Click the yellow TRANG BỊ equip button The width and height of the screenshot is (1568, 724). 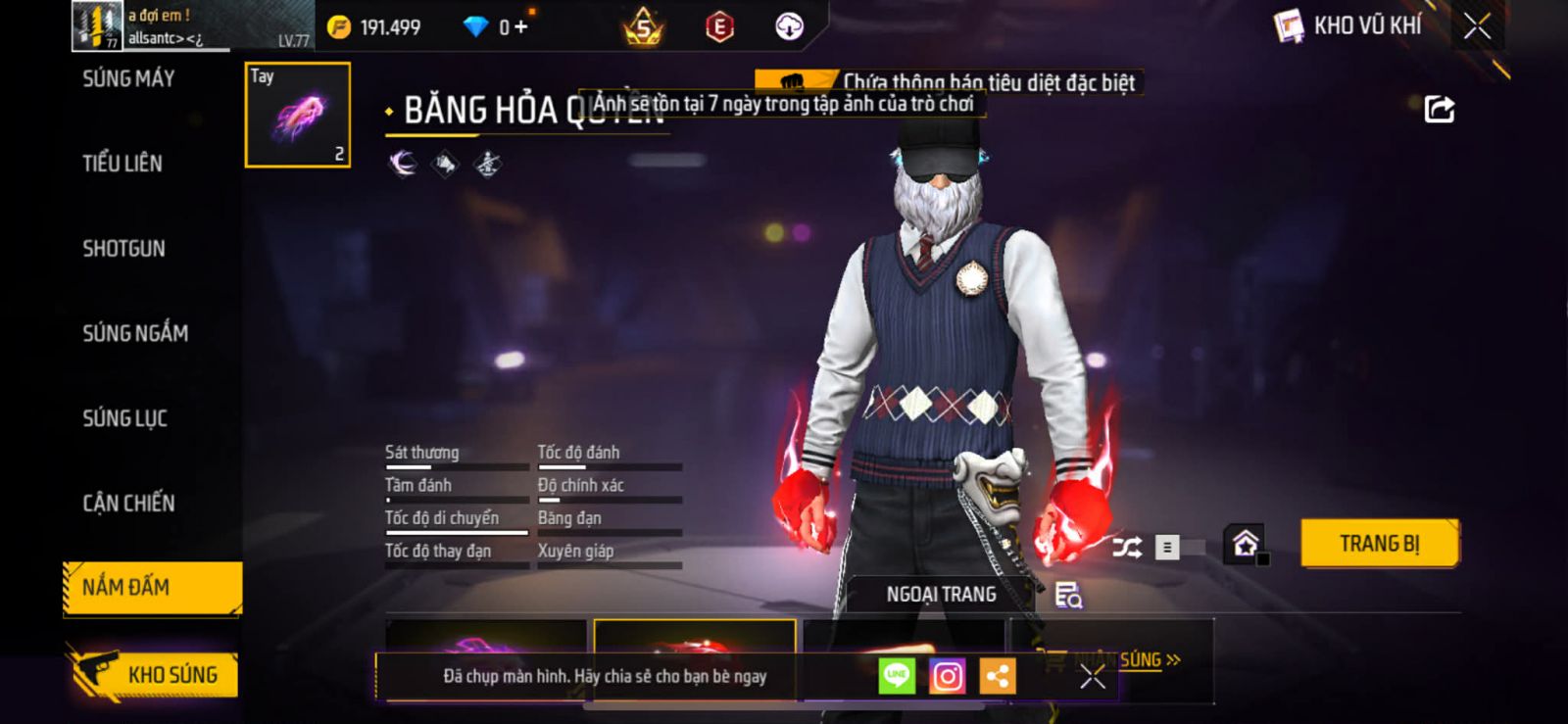point(1379,544)
